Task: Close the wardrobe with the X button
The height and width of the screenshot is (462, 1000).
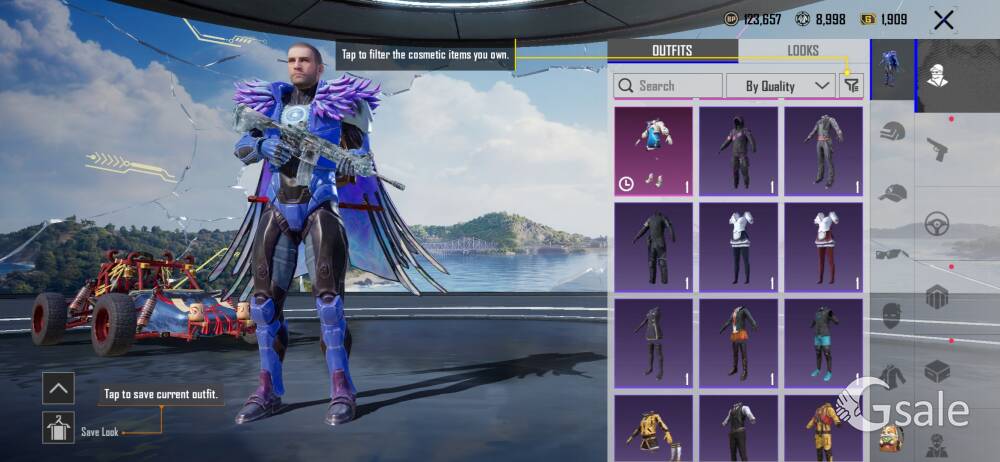Action: pos(942,19)
